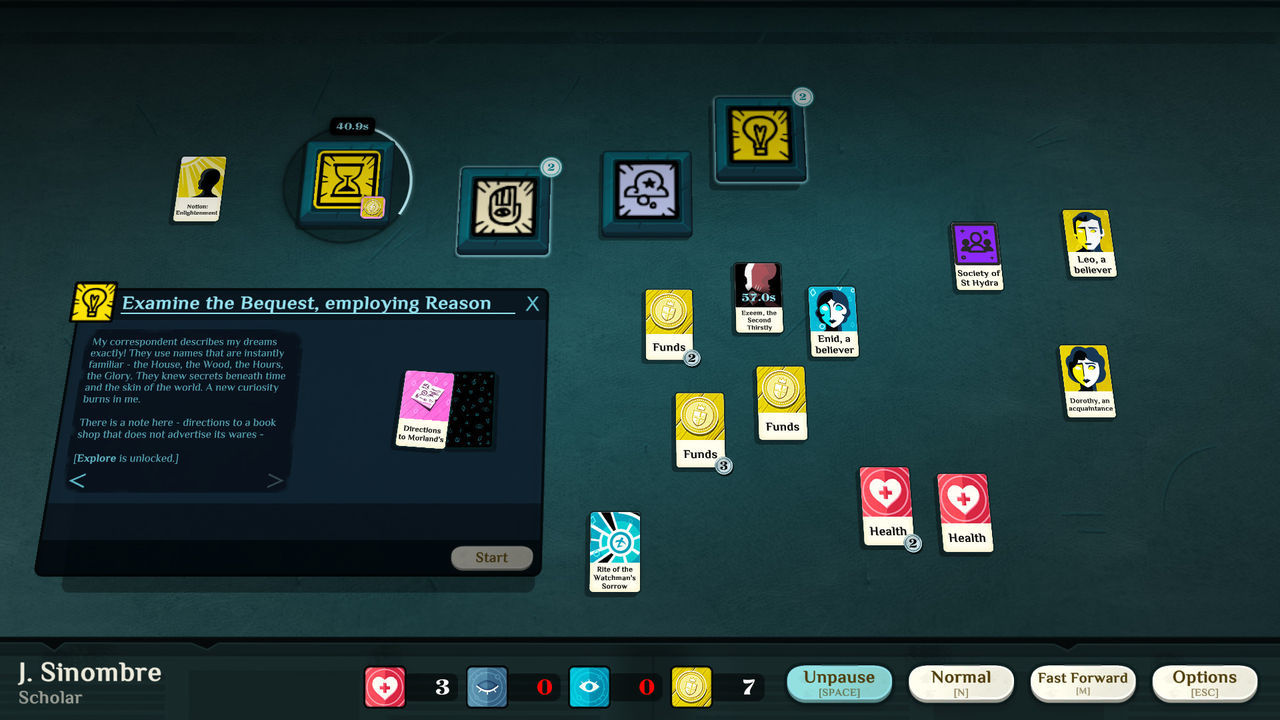This screenshot has height=720, width=1280.
Task: Select Enid, a believer card
Action: pyautogui.click(x=832, y=320)
